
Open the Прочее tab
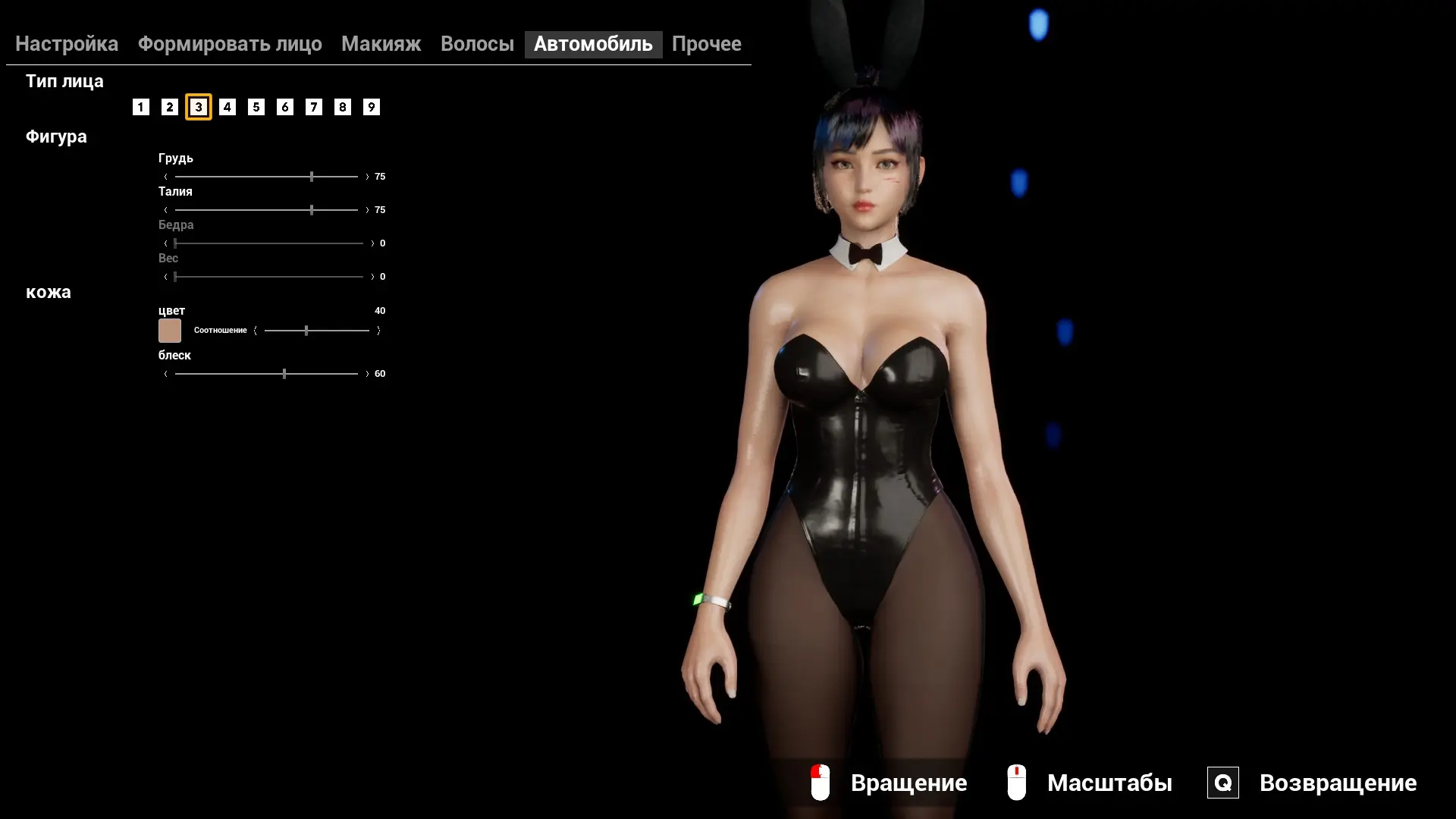coord(706,44)
